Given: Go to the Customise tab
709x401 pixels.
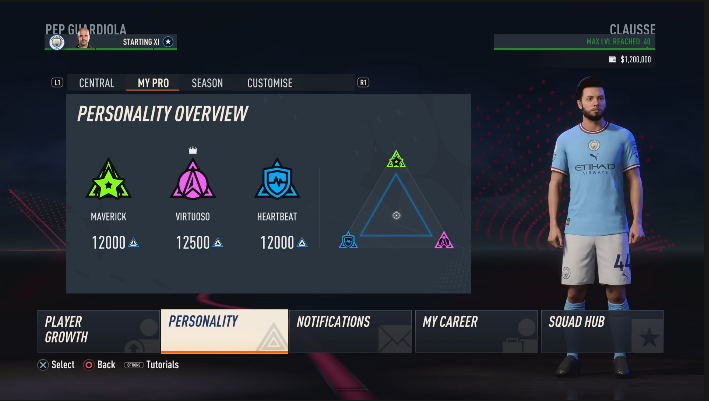Looking at the screenshot, I should pos(270,83).
